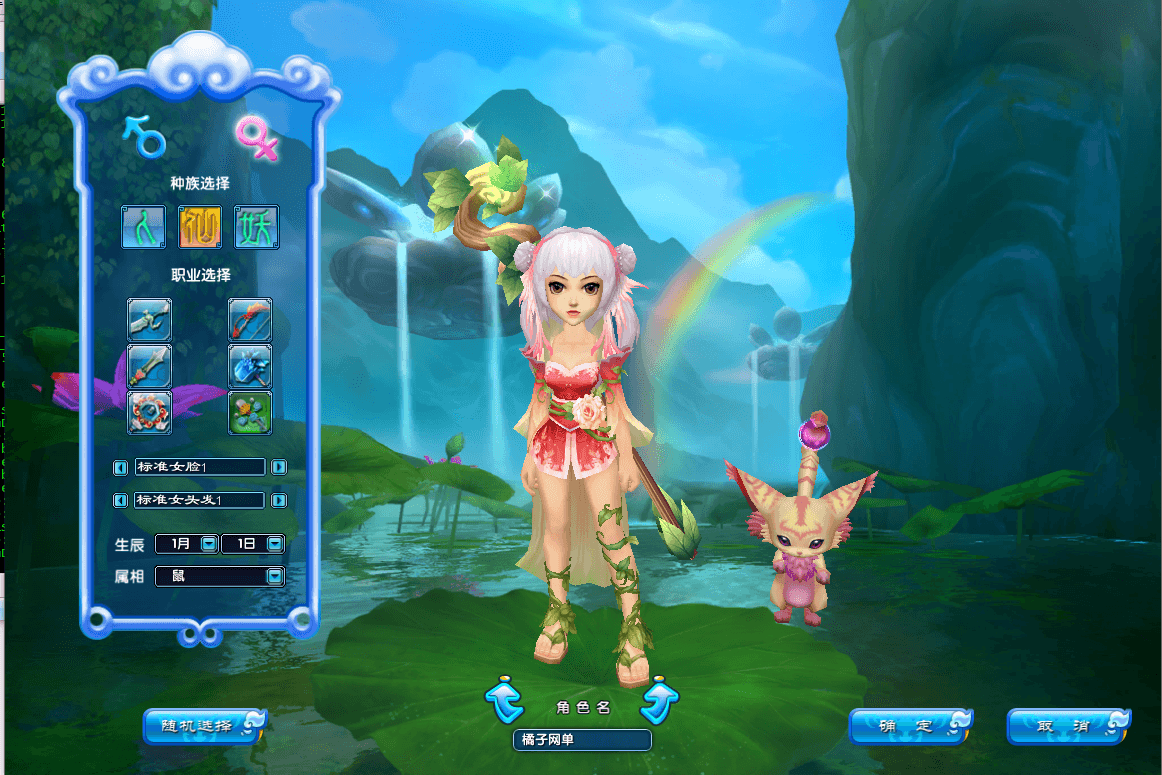This screenshot has width=1162, height=775.
Task: Select the male gender symbol
Action: click(x=143, y=136)
